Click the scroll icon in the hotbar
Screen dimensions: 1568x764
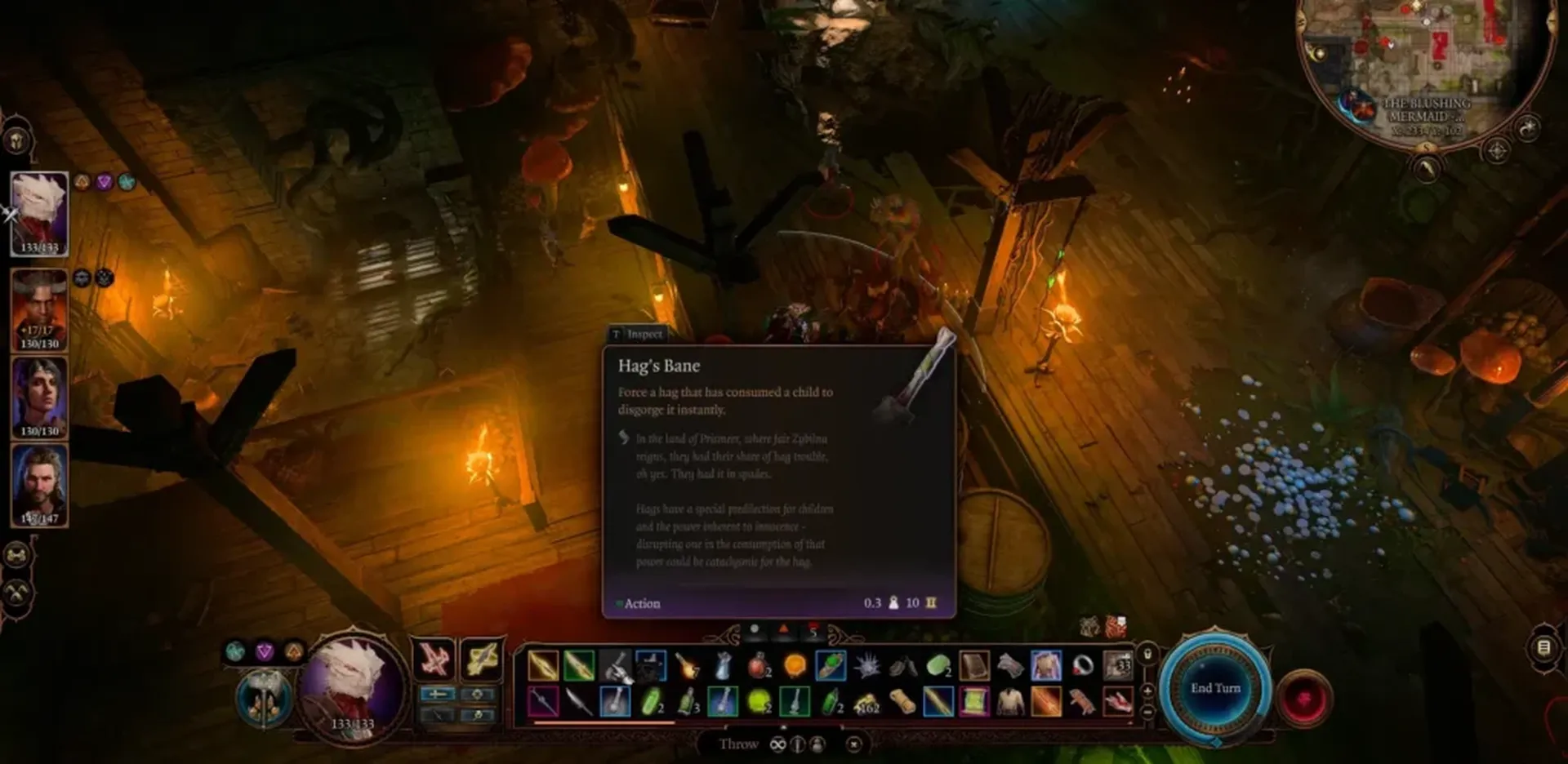click(973, 665)
